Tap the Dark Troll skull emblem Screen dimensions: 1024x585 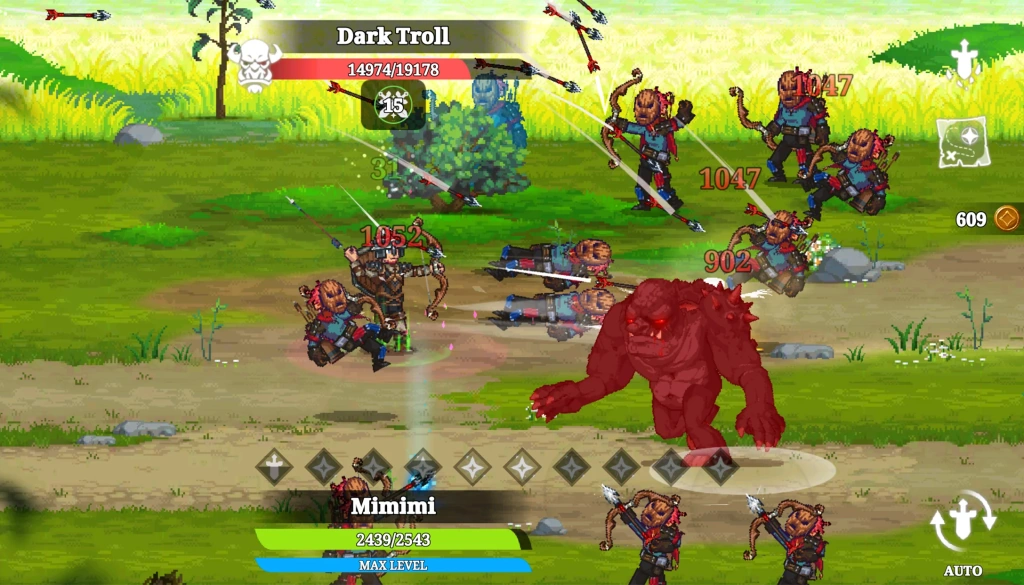click(254, 64)
